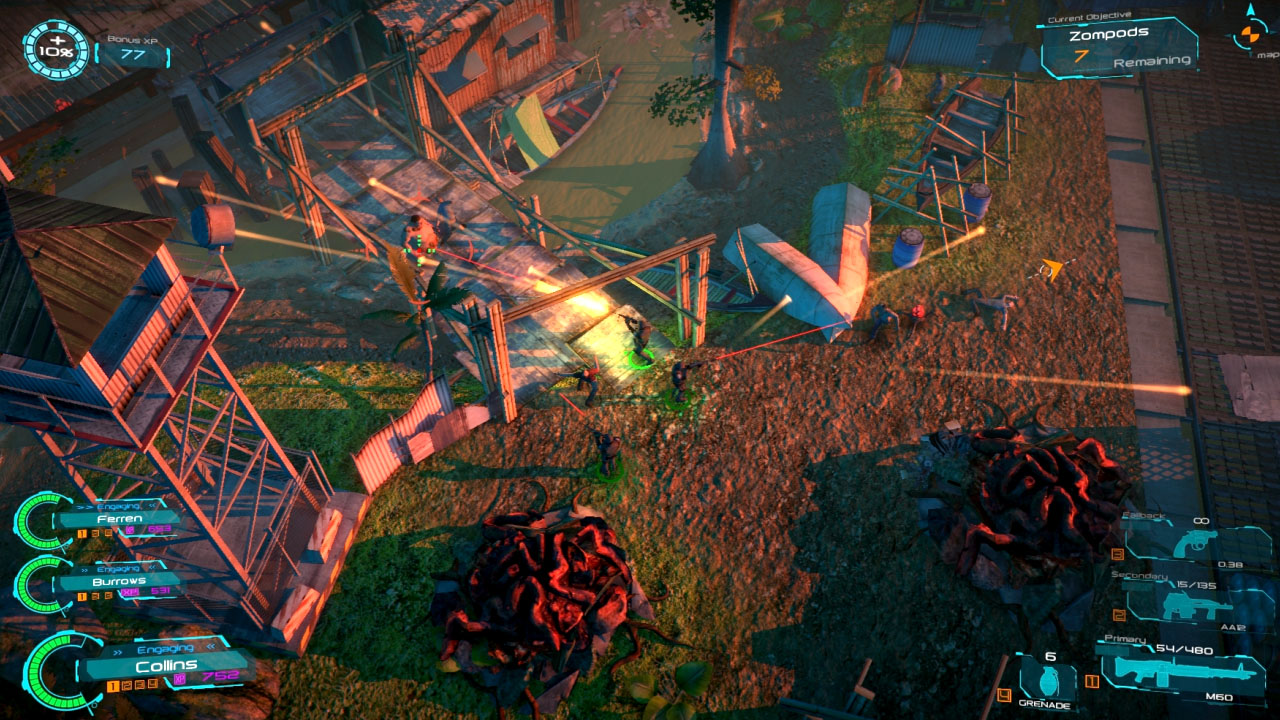Click the left chevrons on Ferren's Engaging banner

pyautogui.click(x=84, y=505)
